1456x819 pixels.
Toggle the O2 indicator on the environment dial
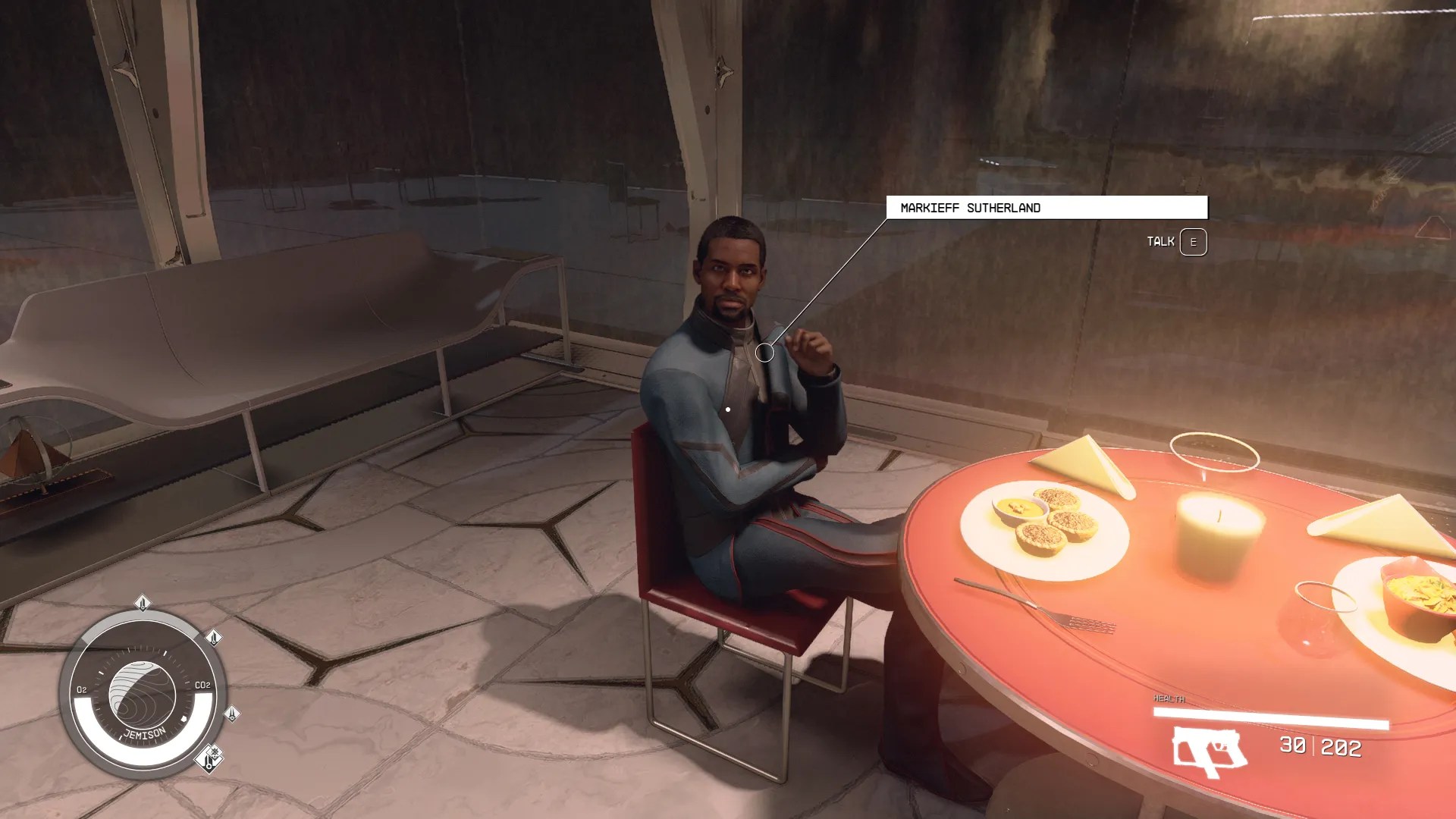coord(81,688)
